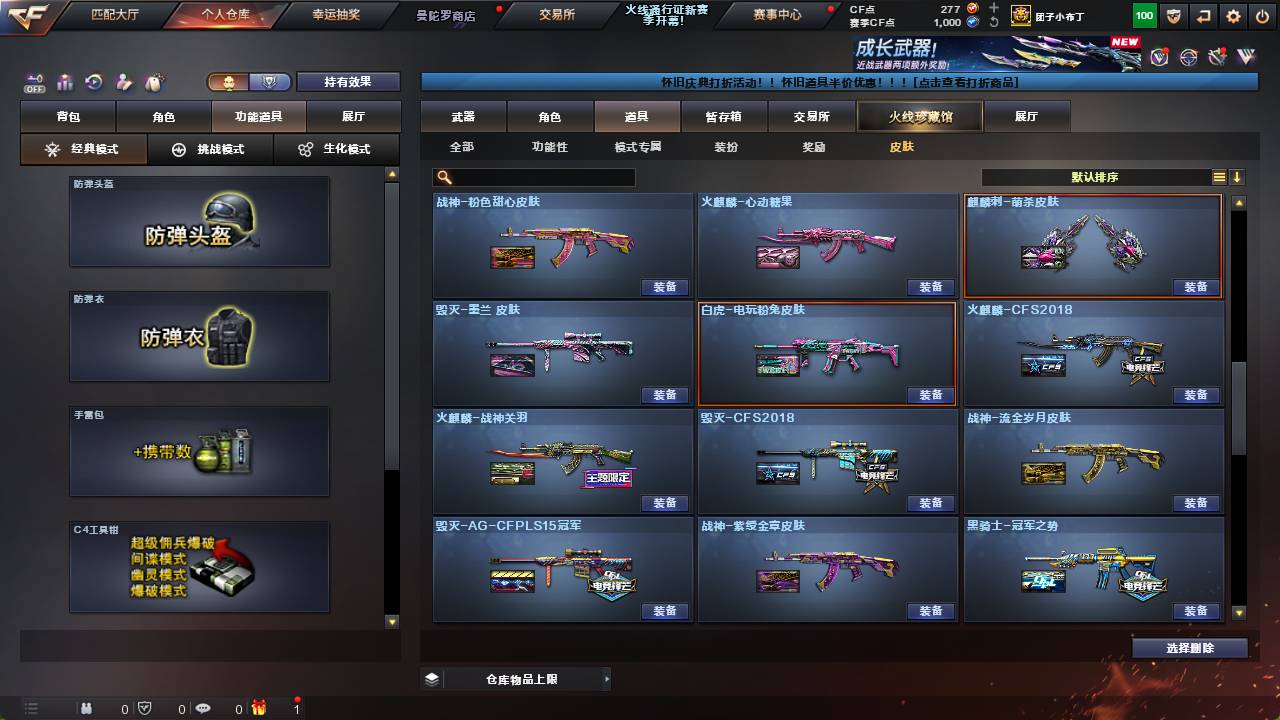Click the flaming gift icon on the bottom bar
Image resolution: width=1280 pixels, height=720 pixels.
[260, 708]
